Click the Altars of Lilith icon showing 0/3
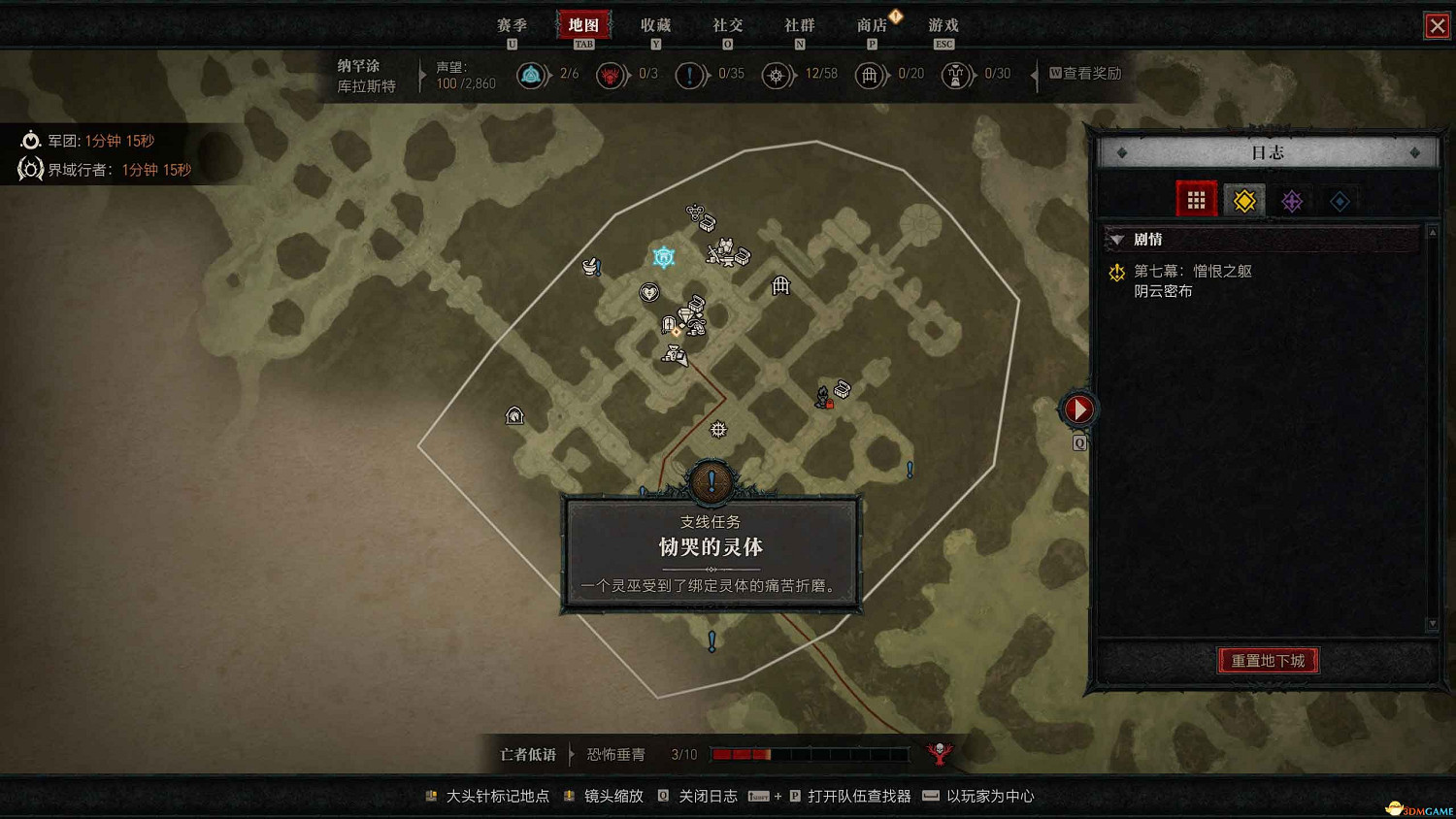The image size is (1456, 819). pos(611,75)
